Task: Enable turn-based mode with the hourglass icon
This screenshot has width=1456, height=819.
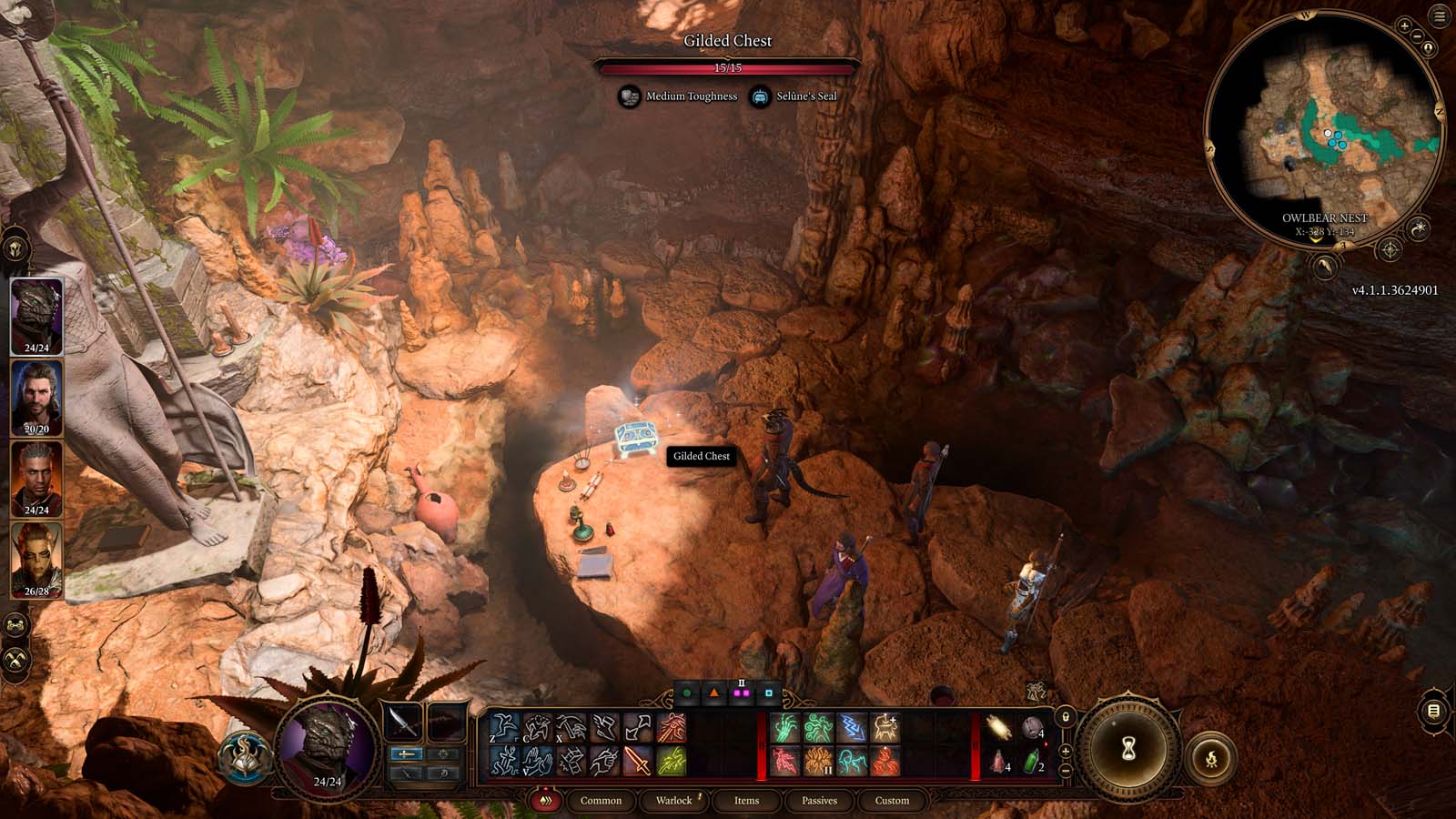Action: click(x=1128, y=746)
